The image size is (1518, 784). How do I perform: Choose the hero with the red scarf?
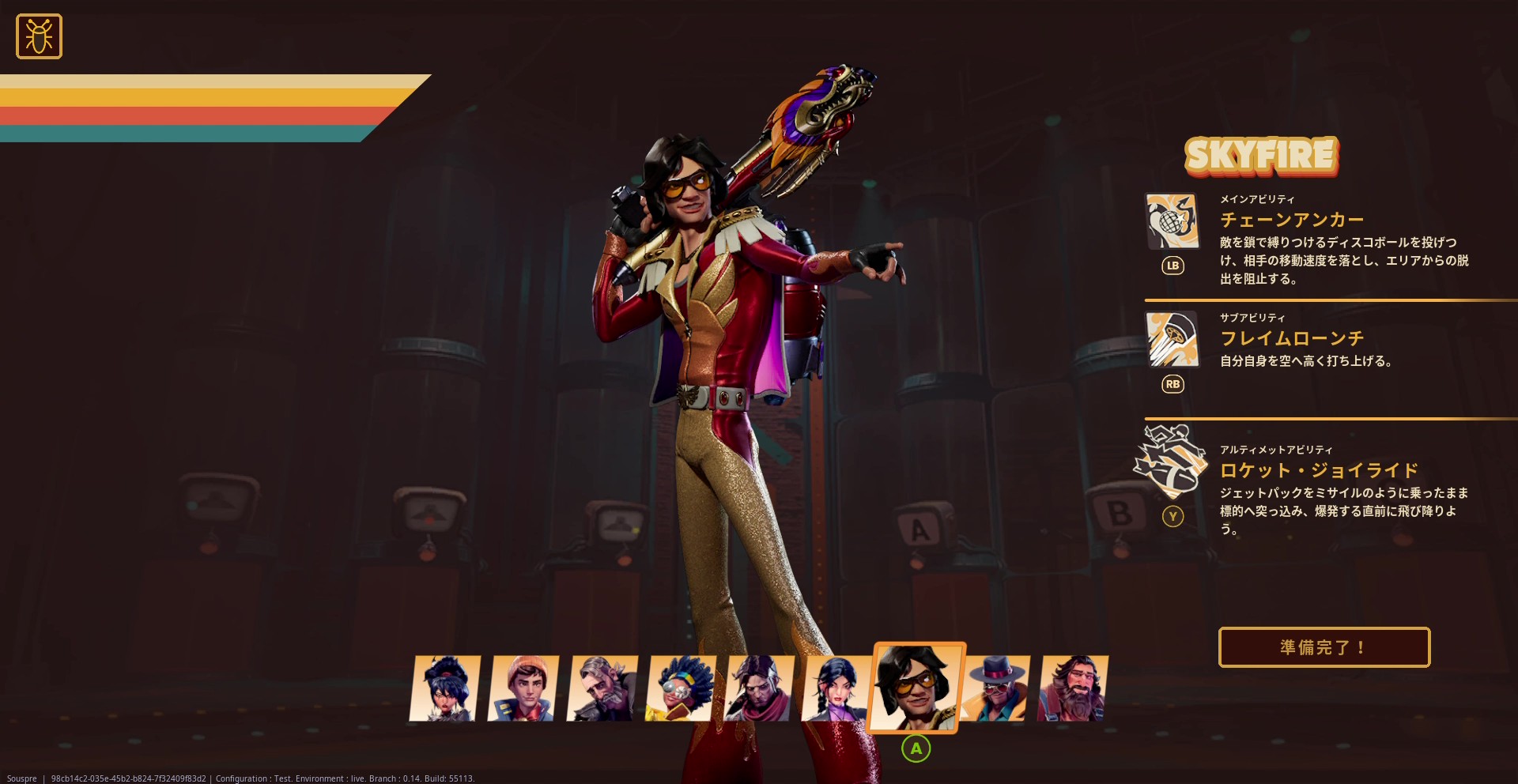click(759, 688)
